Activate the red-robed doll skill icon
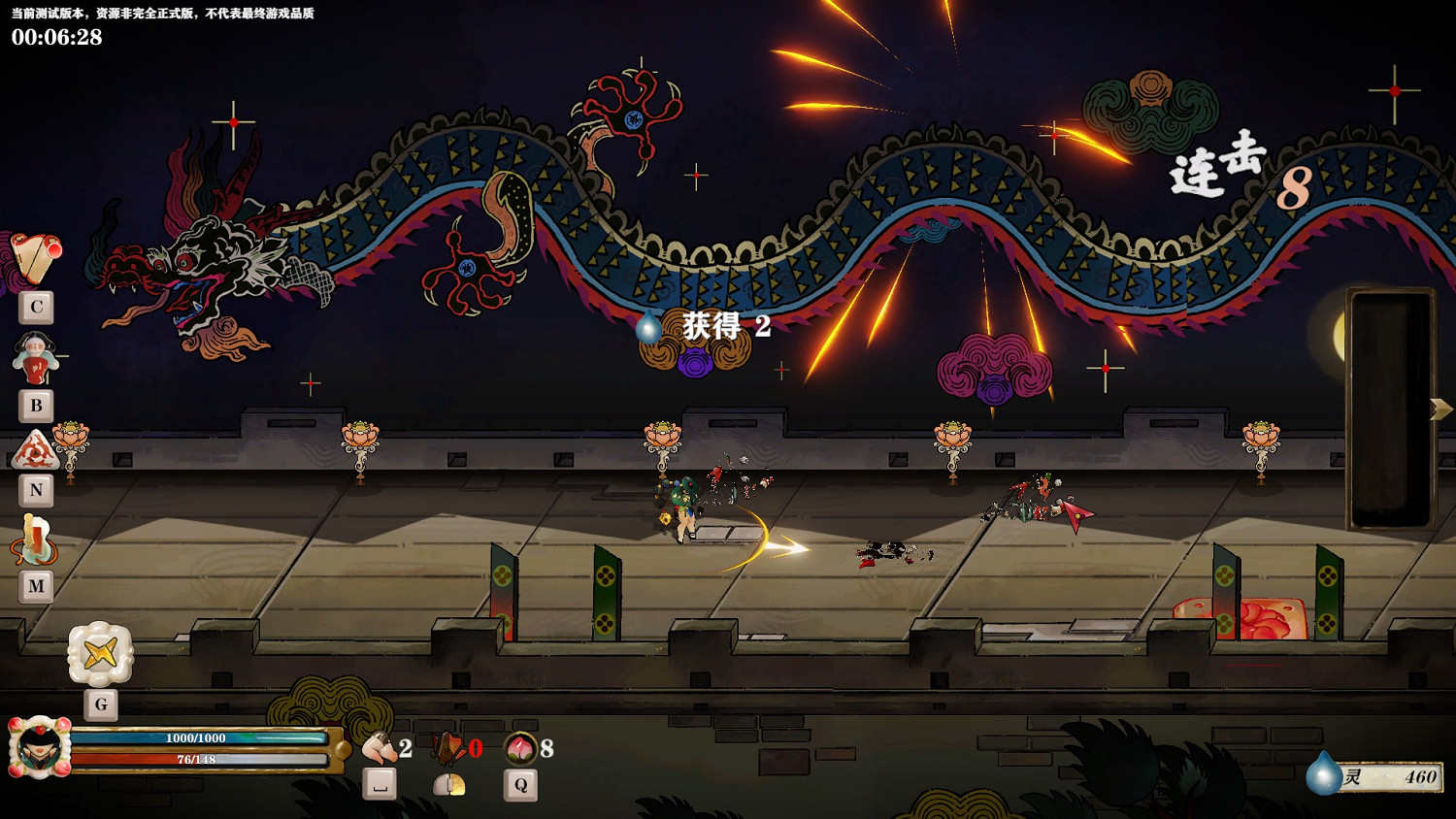 point(36,357)
